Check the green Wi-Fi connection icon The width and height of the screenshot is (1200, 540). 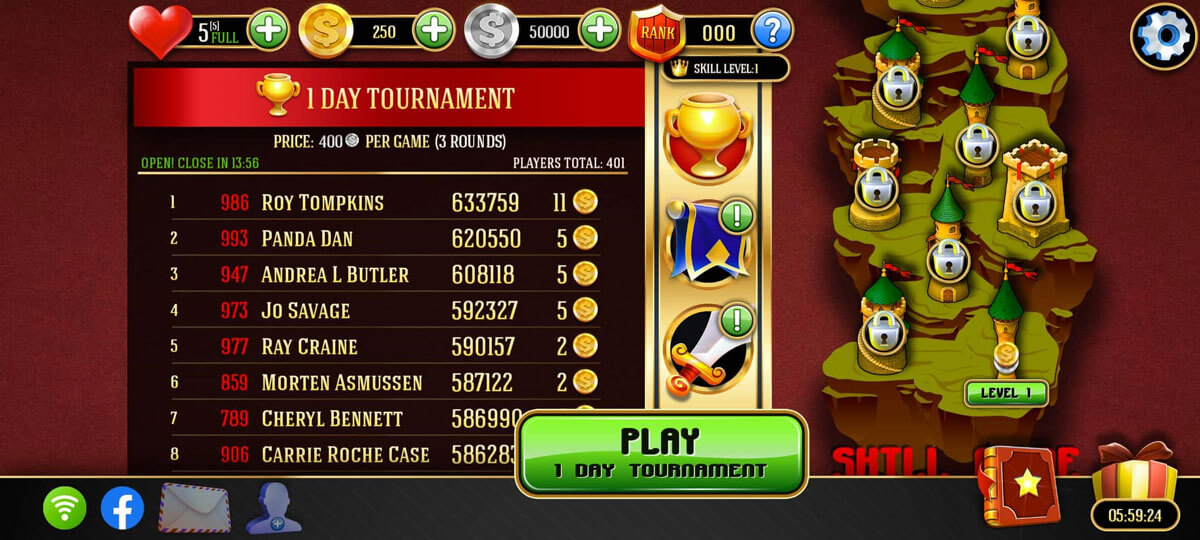pos(64,508)
